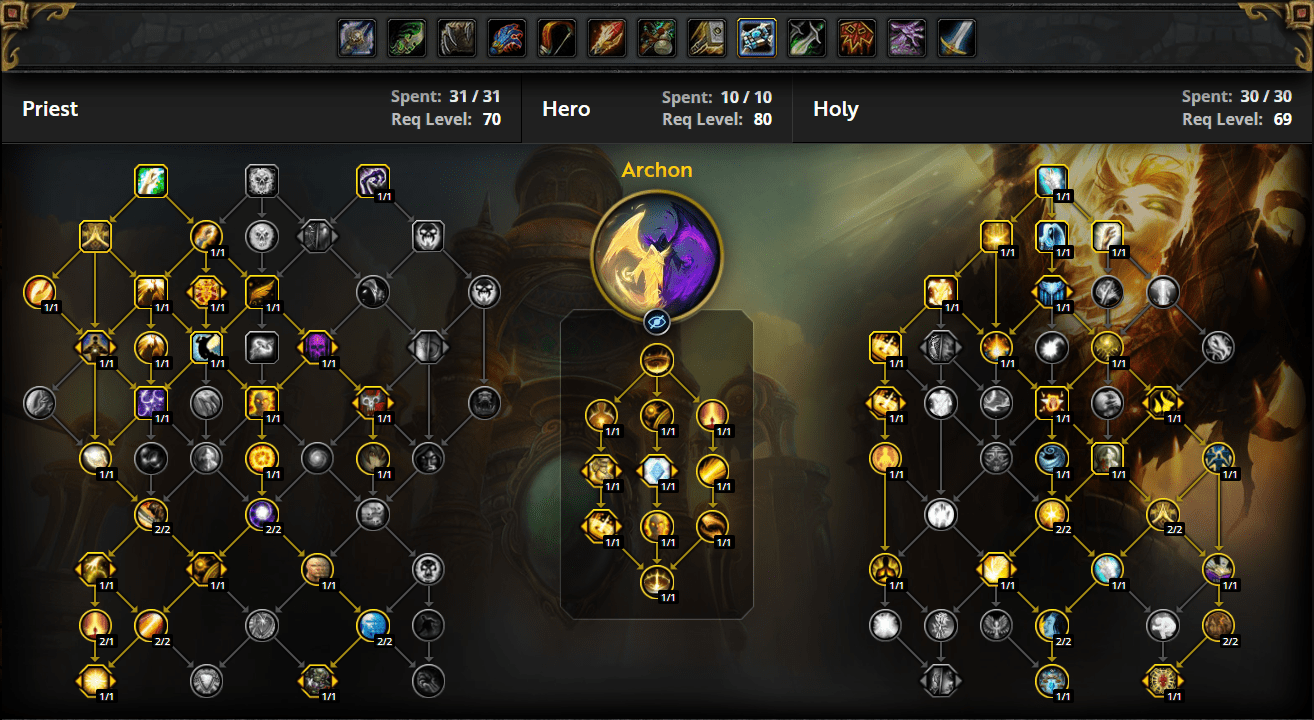This screenshot has width=1314, height=720.
Task: Select the capstone talent at bottom of Archon tree
Action: [657, 583]
